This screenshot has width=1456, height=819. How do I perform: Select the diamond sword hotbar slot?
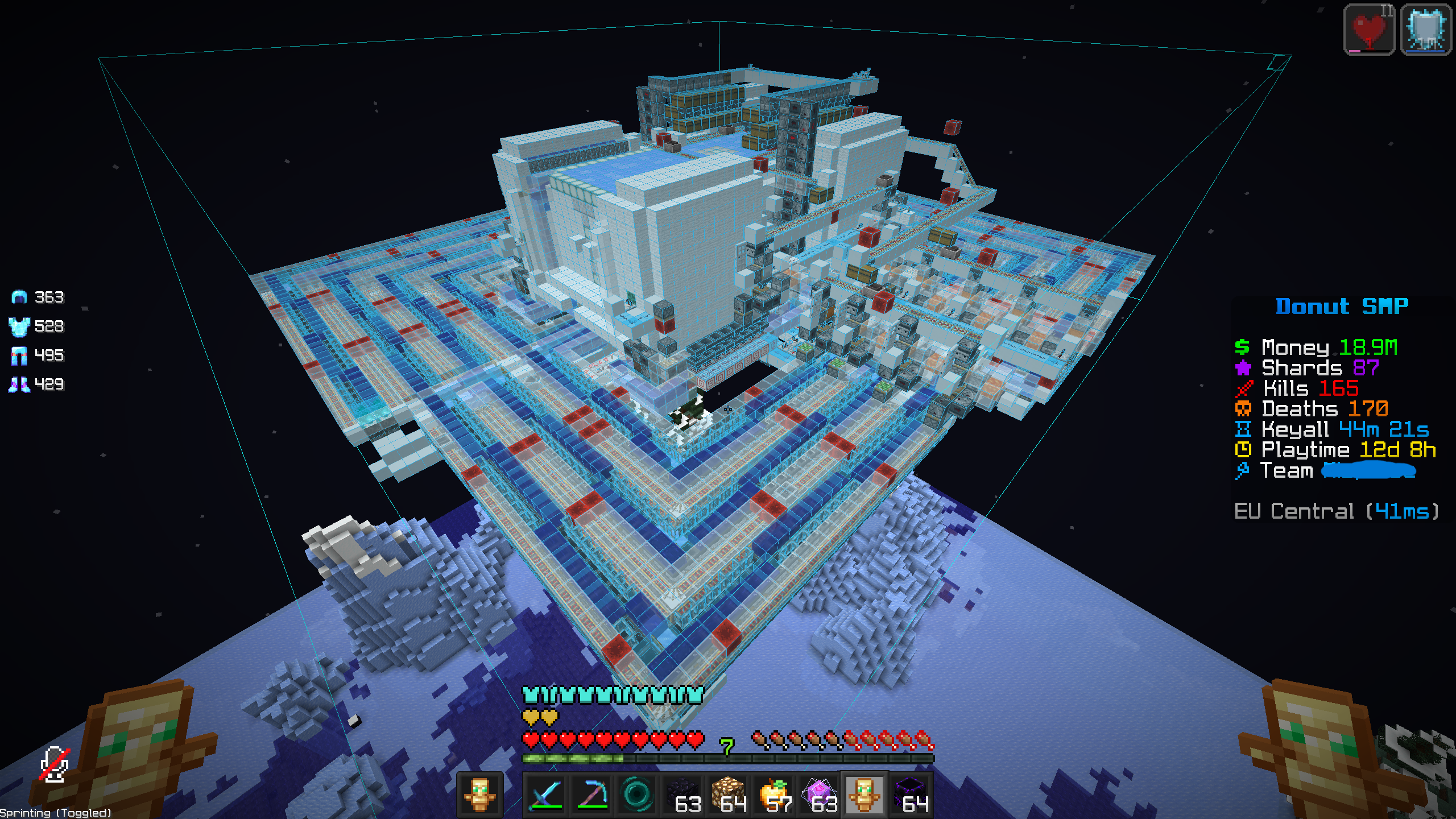tap(545, 794)
